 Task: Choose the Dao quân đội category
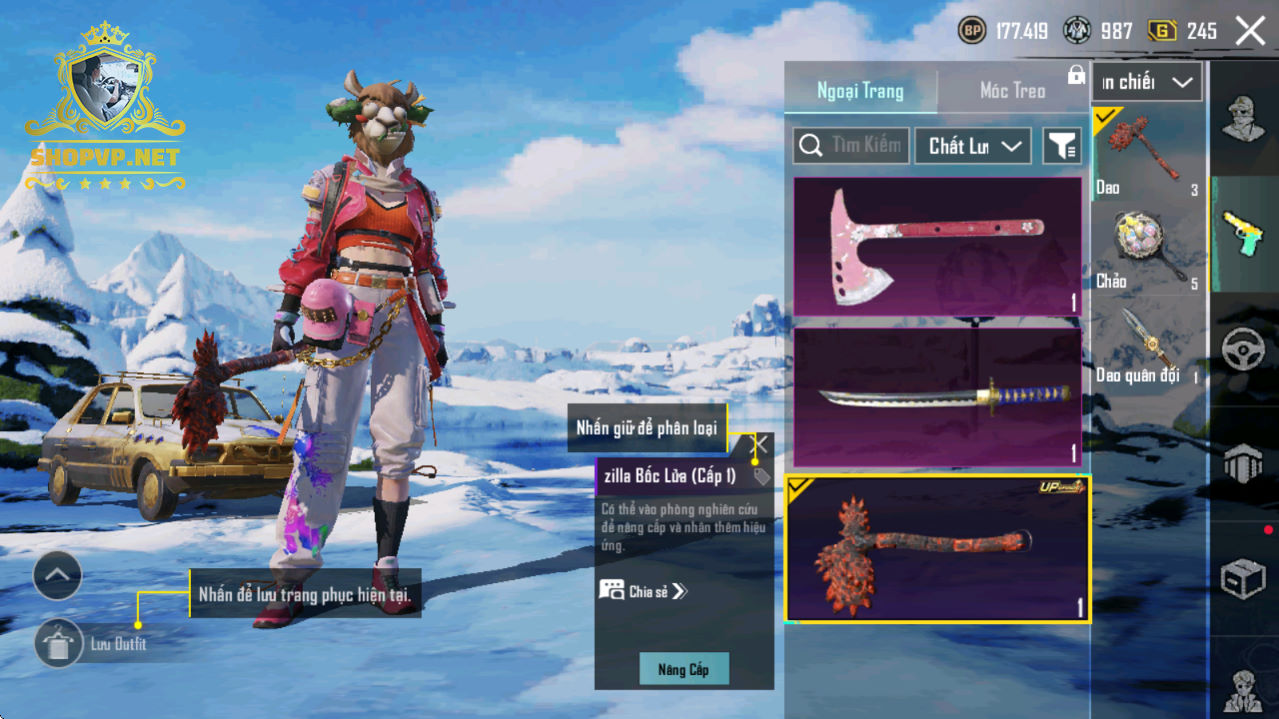(x=1147, y=345)
